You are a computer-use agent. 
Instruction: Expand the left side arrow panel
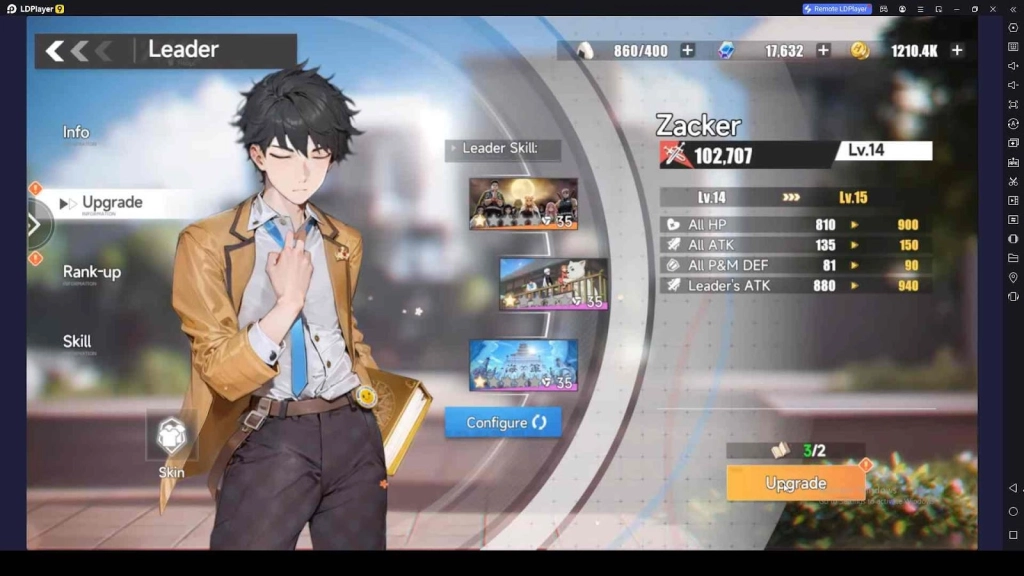tap(35, 225)
